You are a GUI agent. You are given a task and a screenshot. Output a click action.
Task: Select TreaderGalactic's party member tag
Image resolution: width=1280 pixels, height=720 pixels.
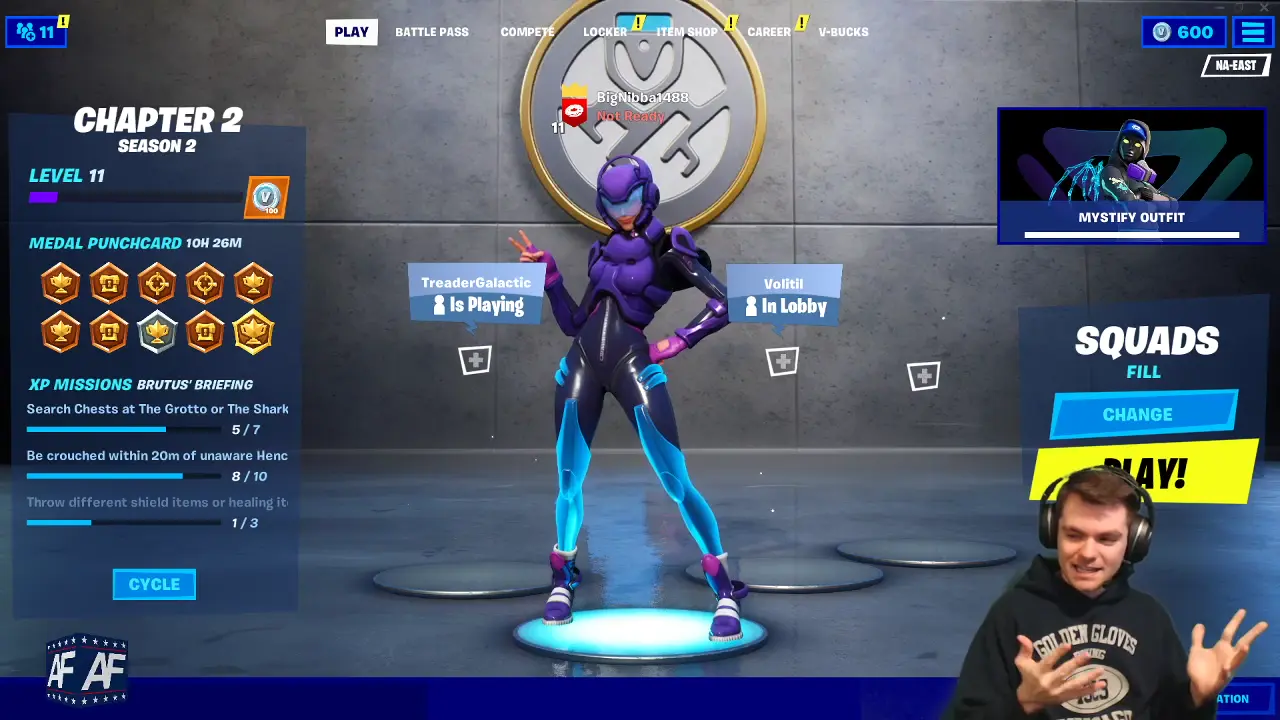pyautogui.click(x=476, y=294)
